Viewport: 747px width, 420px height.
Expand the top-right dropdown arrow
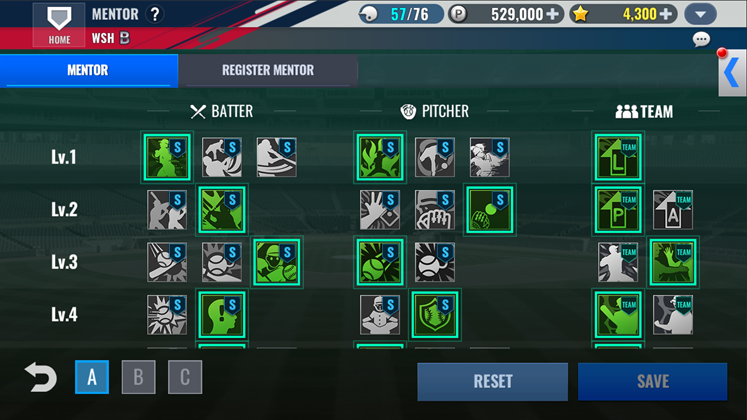point(701,15)
